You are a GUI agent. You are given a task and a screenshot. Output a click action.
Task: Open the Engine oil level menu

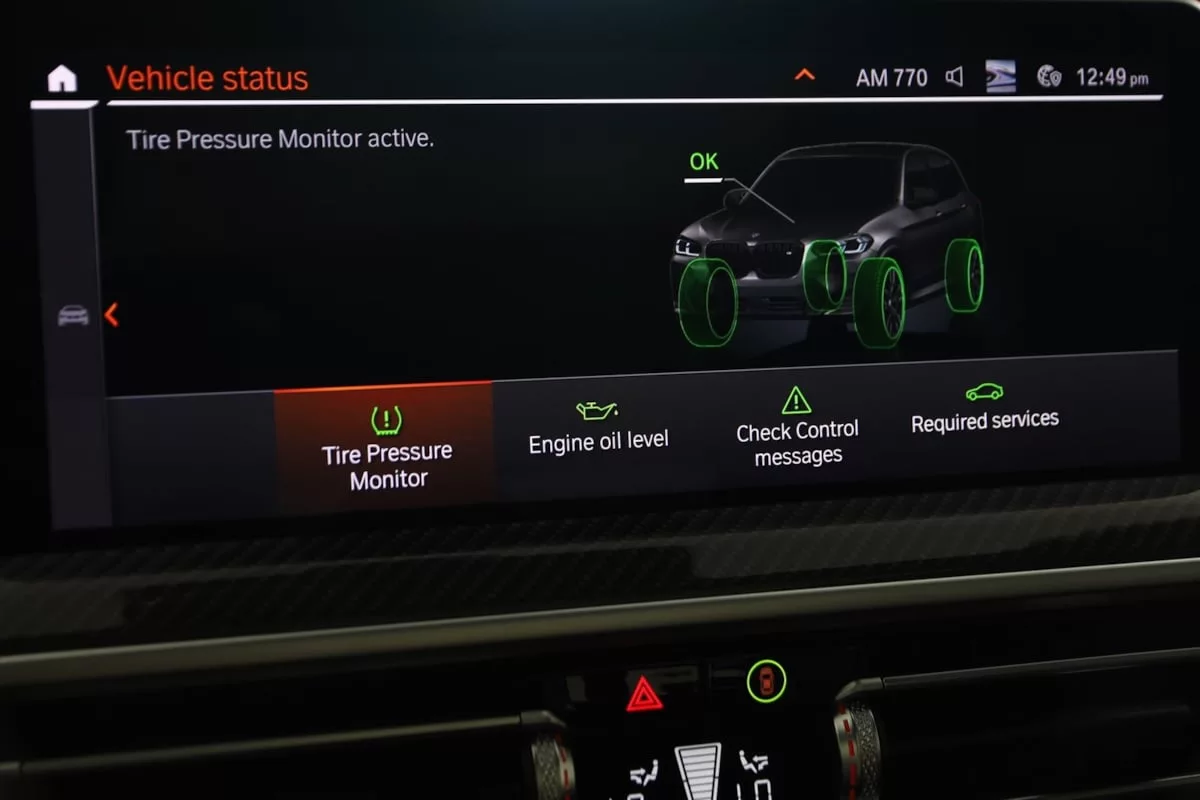point(598,429)
